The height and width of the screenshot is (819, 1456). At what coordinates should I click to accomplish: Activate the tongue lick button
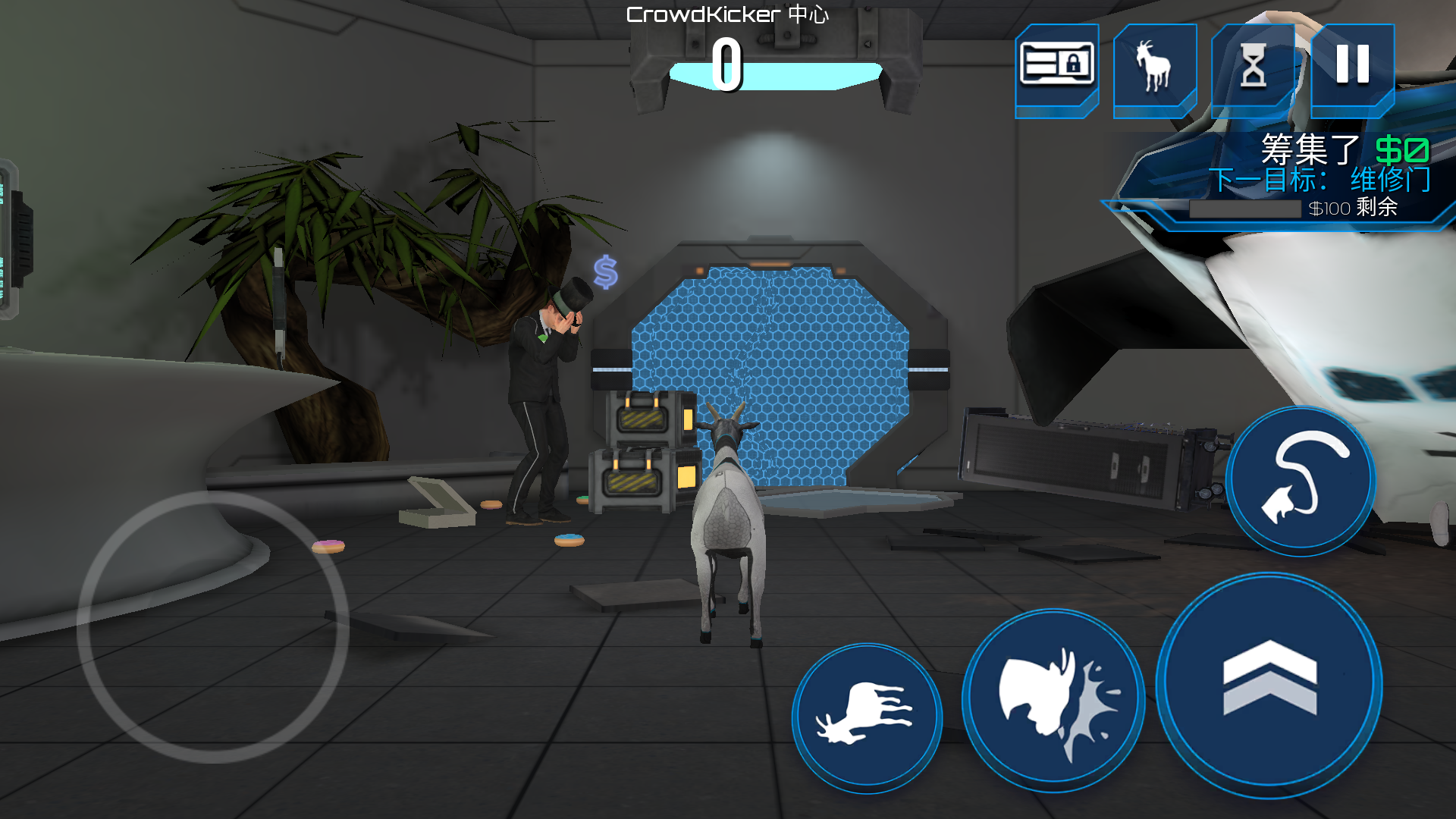point(1301,481)
